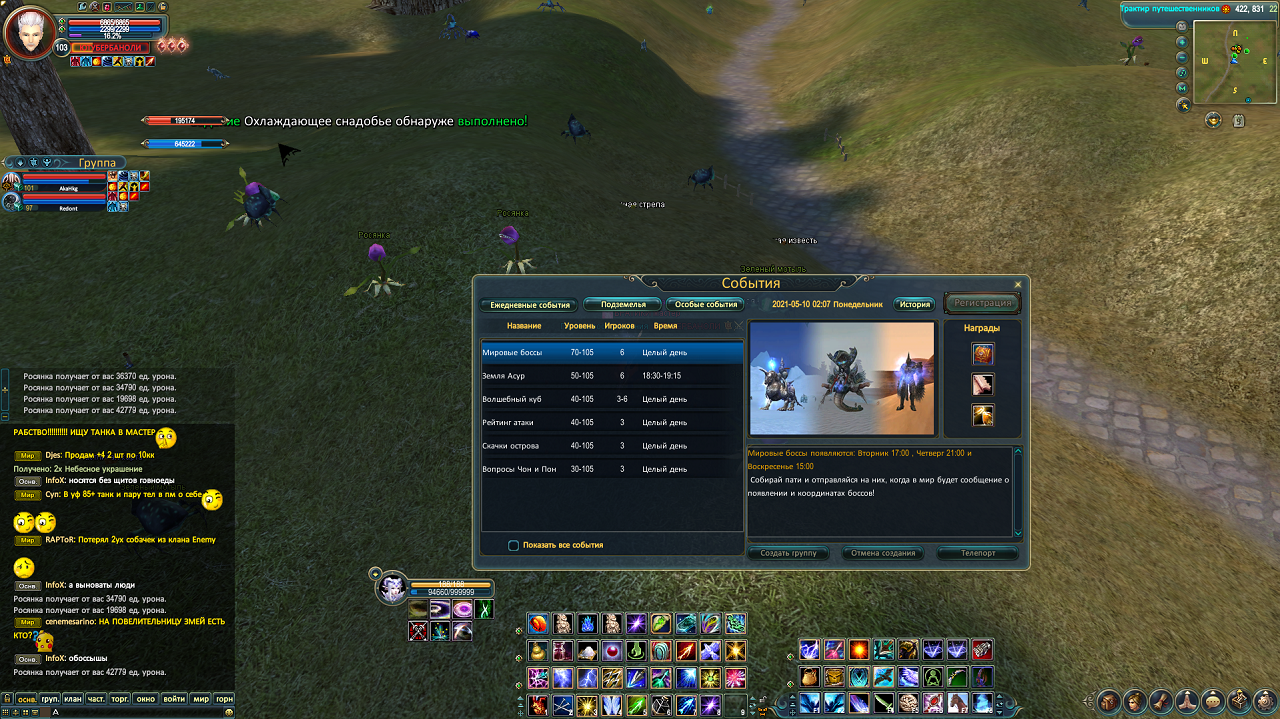Viewport: 1280px width, 719px height.
Task: Click the white-haired character portrait
Action: pos(30,34)
